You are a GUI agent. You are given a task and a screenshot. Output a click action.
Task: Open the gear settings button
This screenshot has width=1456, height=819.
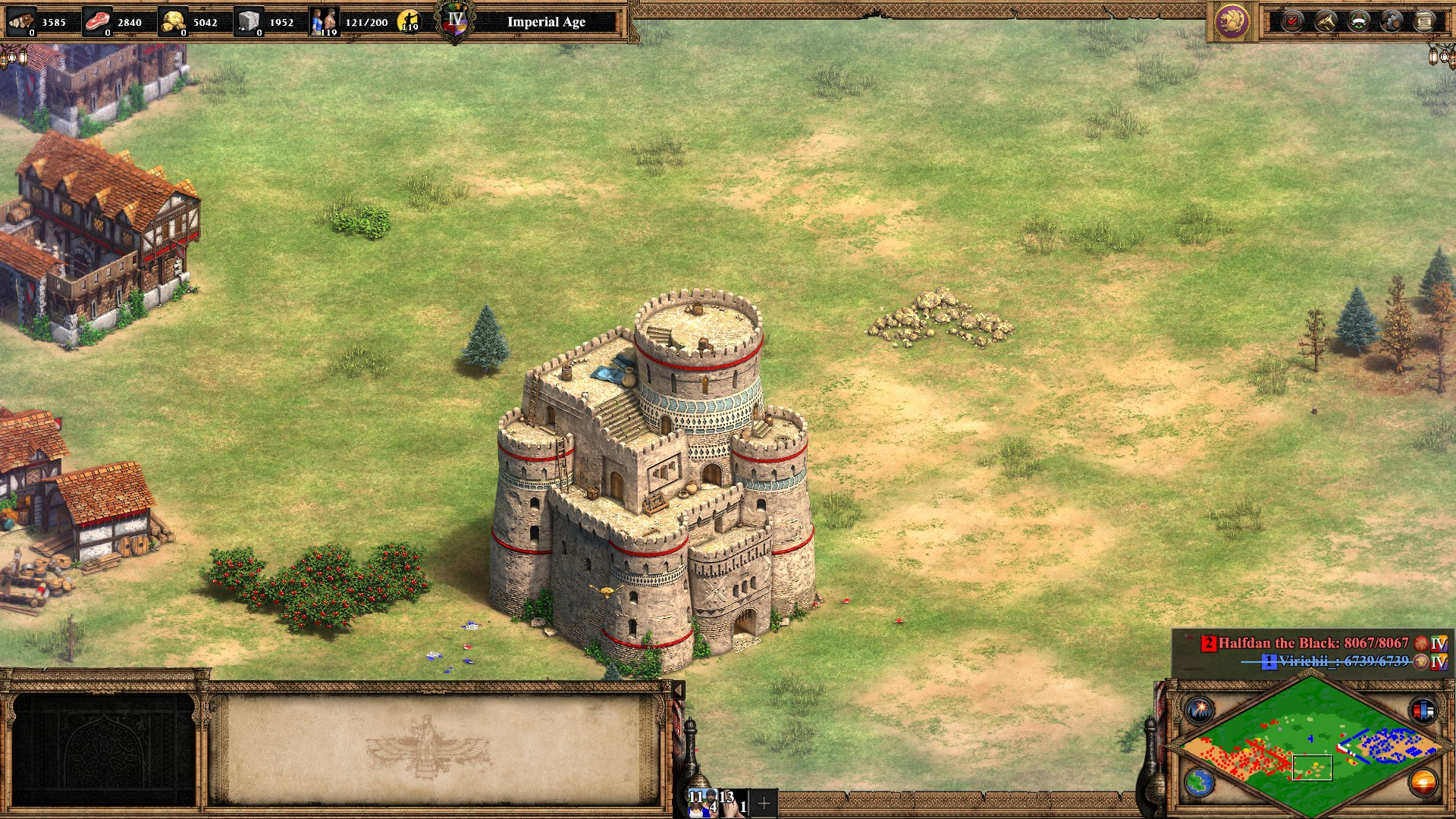coord(1392,21)
